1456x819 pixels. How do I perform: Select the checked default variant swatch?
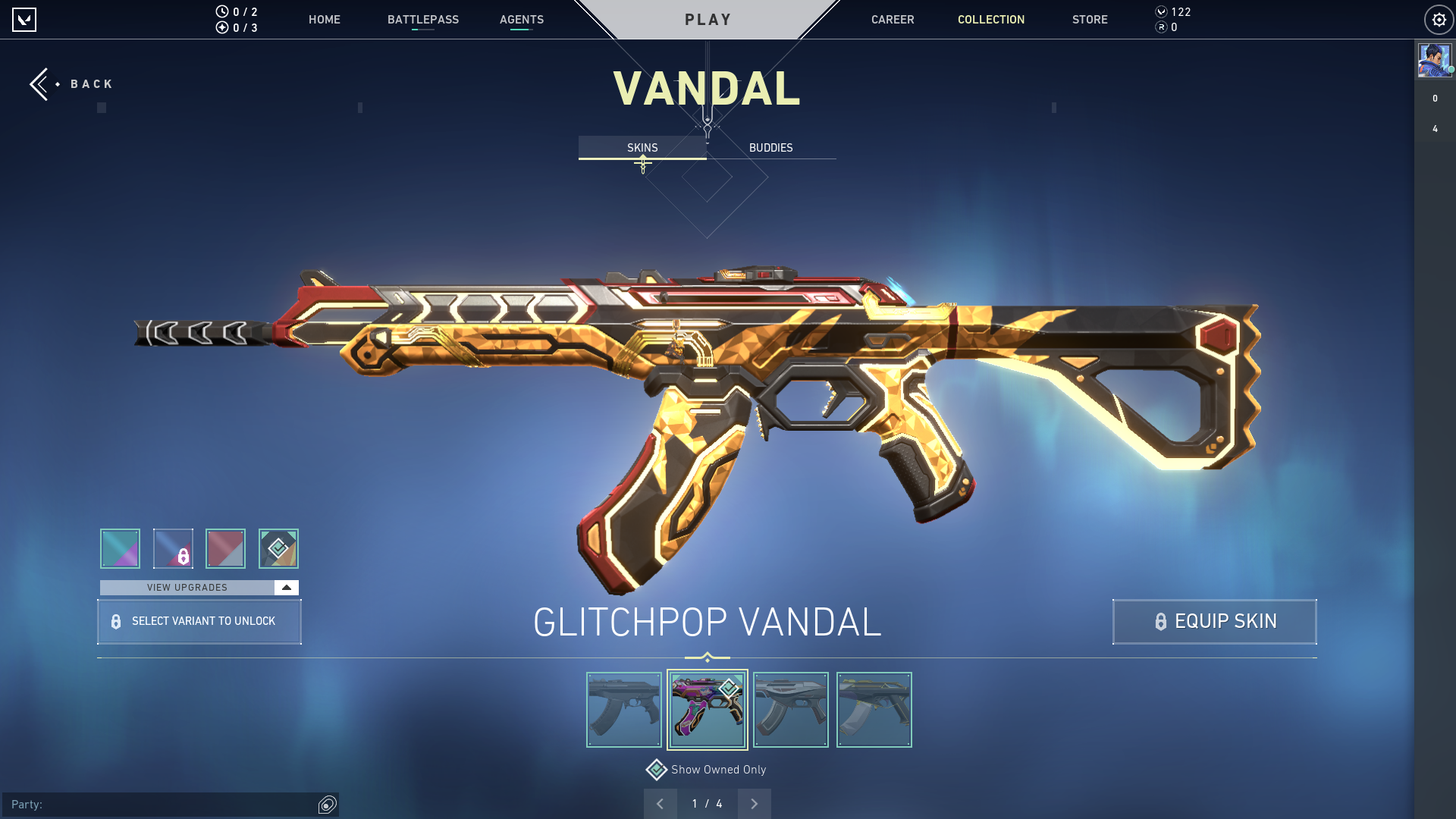pyautogui.click(x=278, y=548)
